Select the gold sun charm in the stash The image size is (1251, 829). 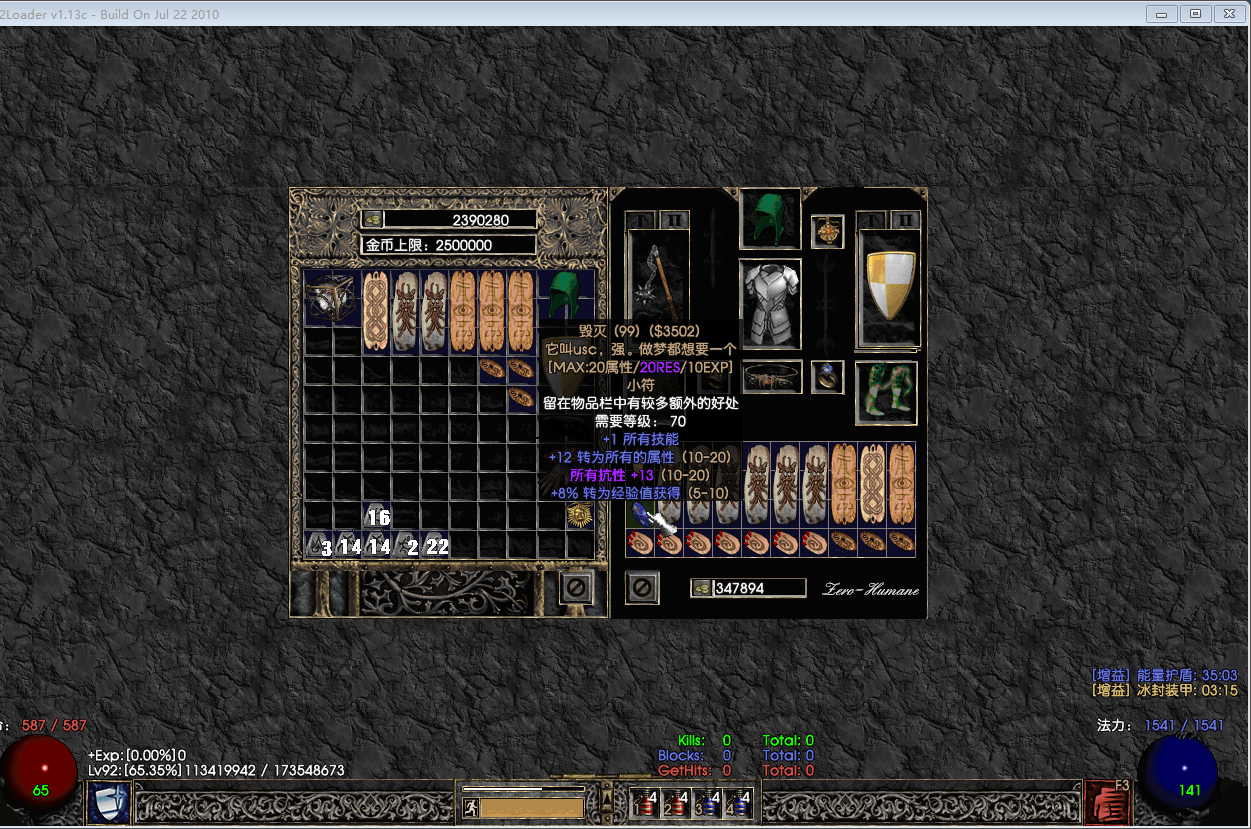pos(580,515)
